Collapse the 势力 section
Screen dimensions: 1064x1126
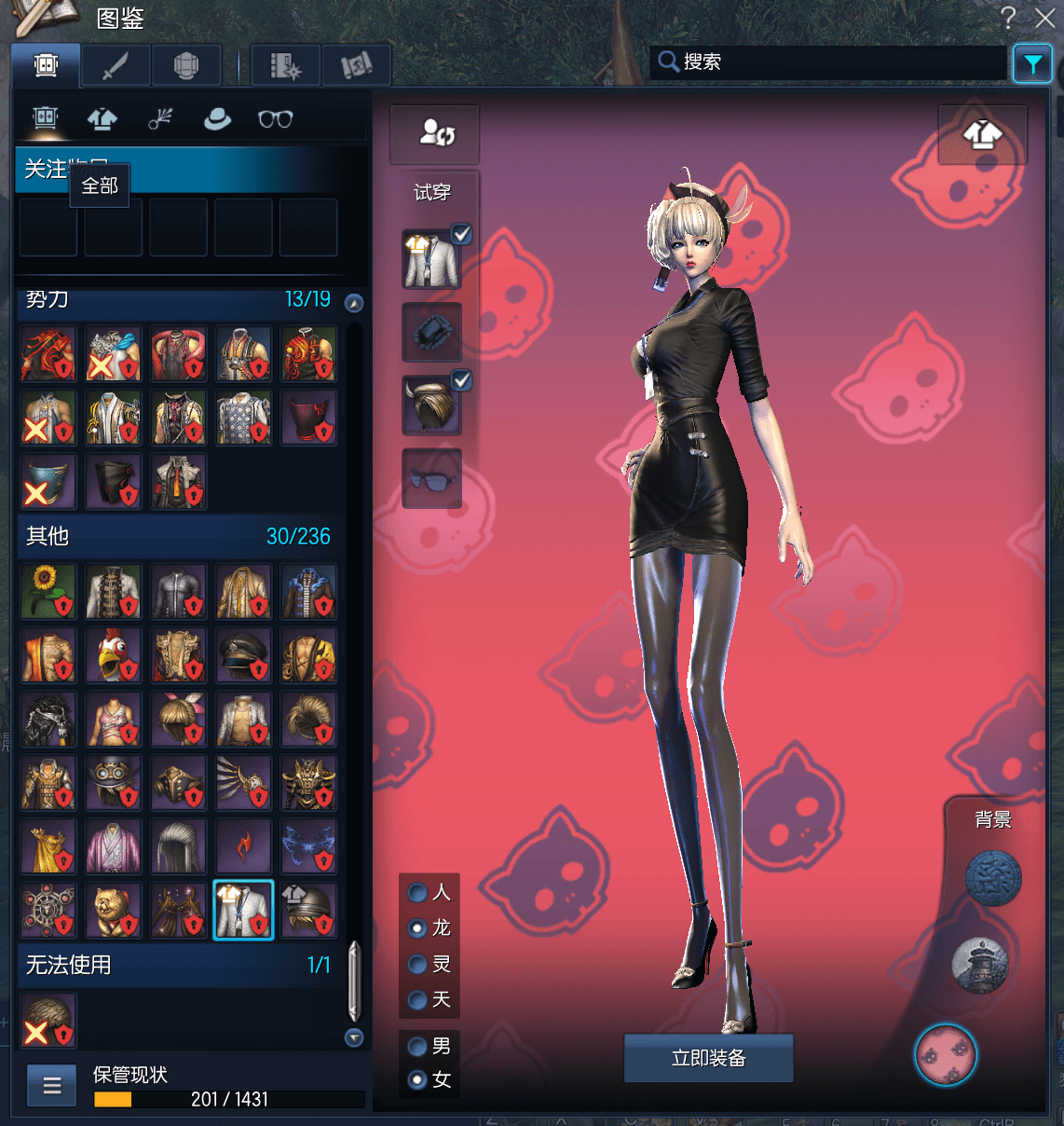coord(354,303)
